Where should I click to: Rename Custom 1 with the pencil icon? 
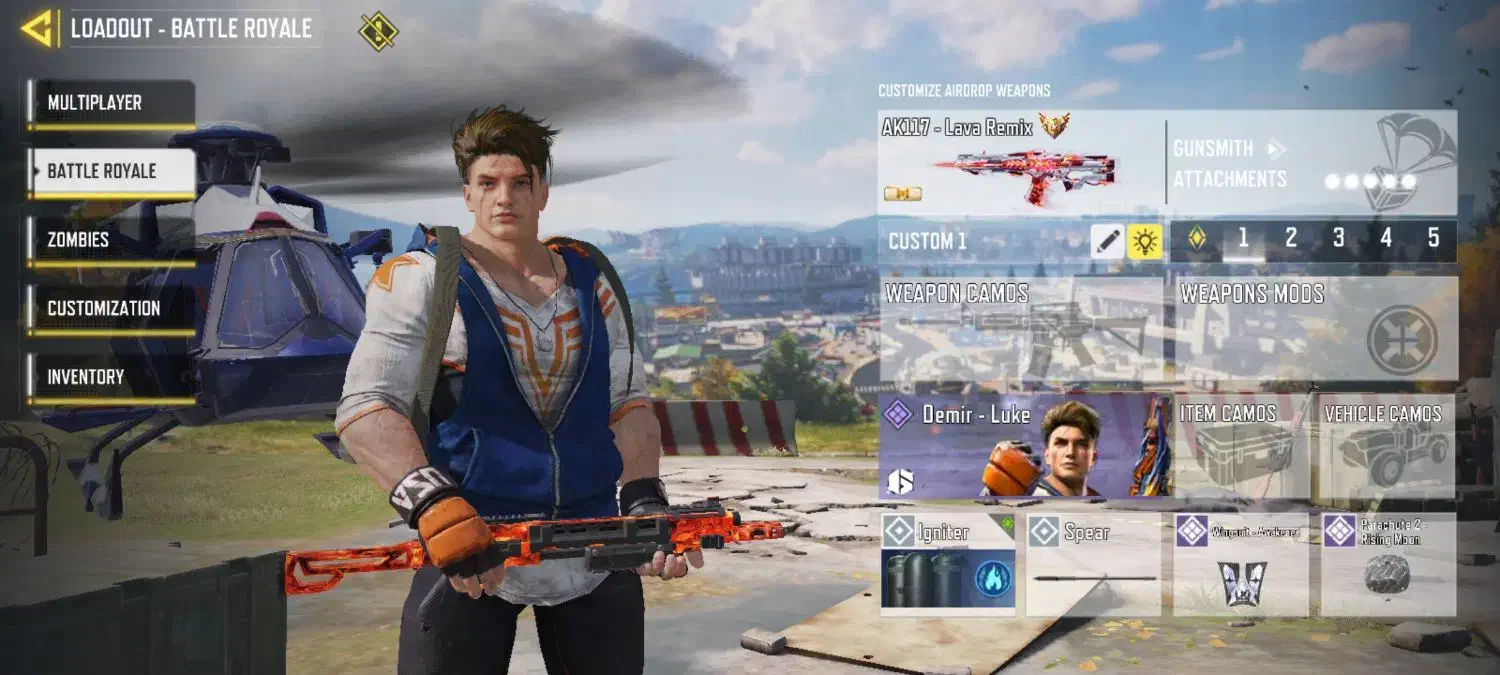1107,241
